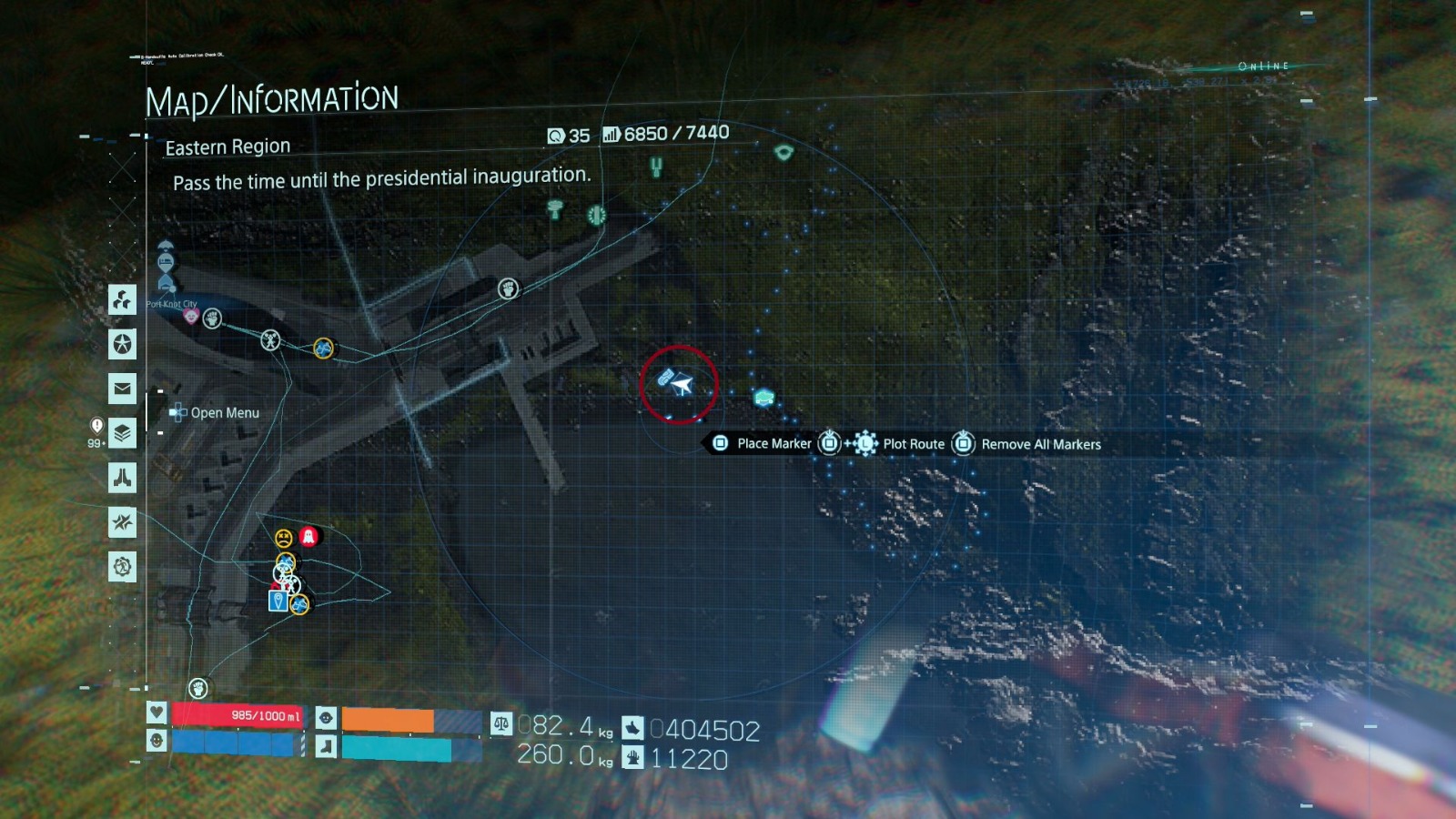Image resolution: width=1456 pixels, height=819 pixels.
Task: Click the layered cargo icon in the sidebar
Action: [122, 431]
